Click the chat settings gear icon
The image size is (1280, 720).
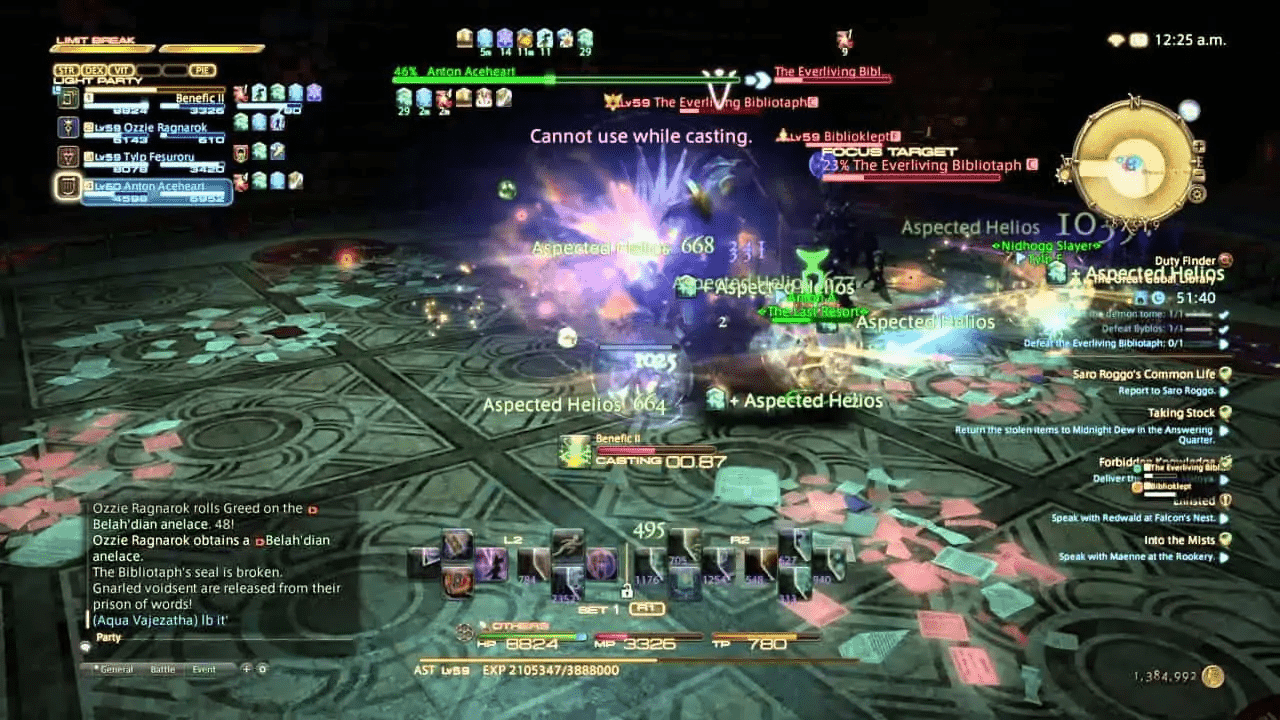262,669
